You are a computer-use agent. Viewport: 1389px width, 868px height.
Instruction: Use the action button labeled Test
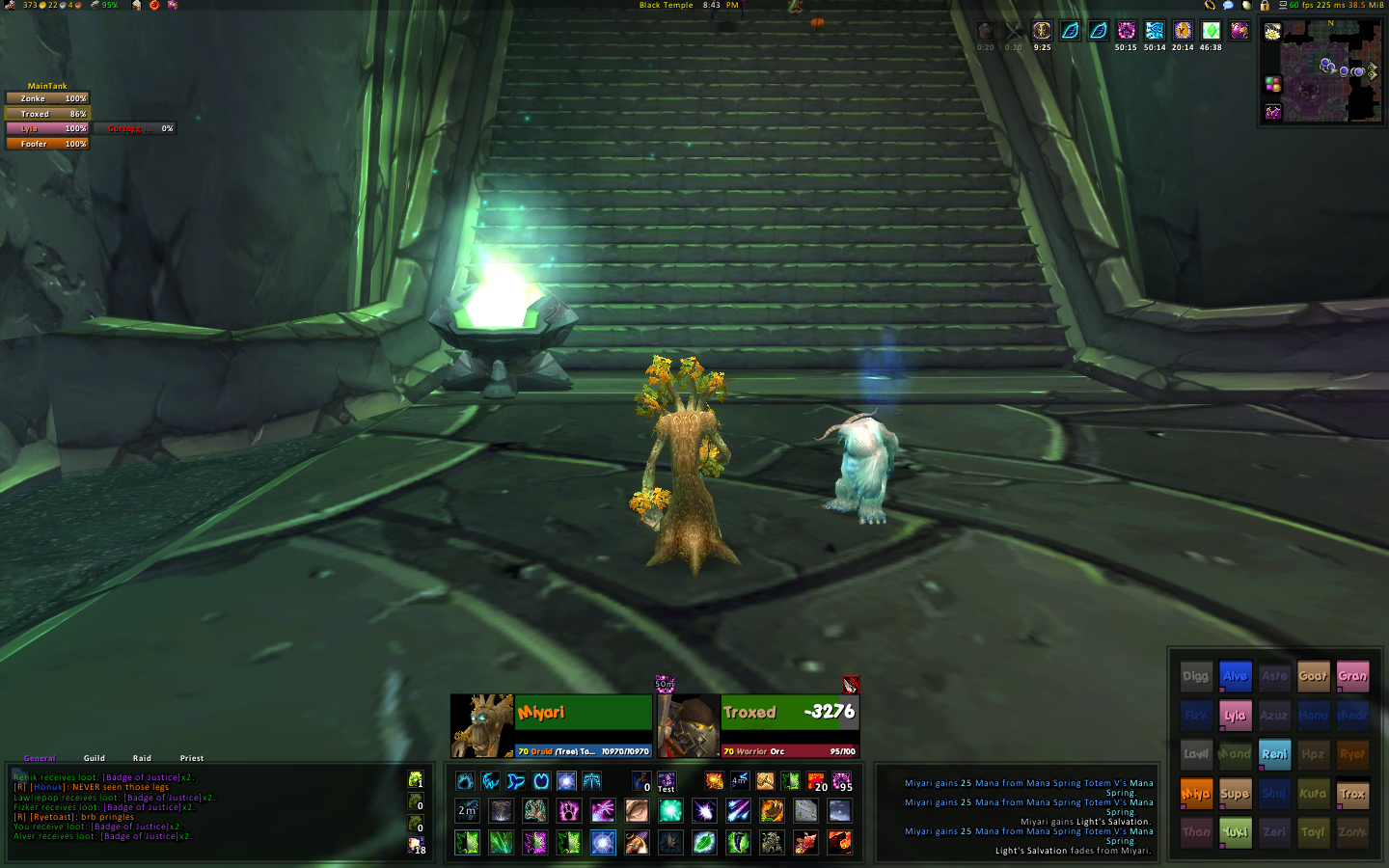pyautogui.click(x=667, y=781)
